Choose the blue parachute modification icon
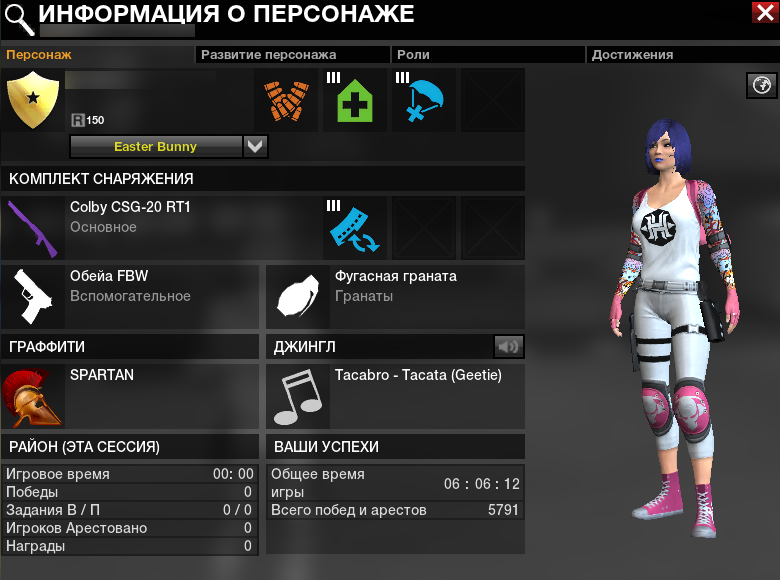Viewport: 780px width, 580px height. [423, 100]
